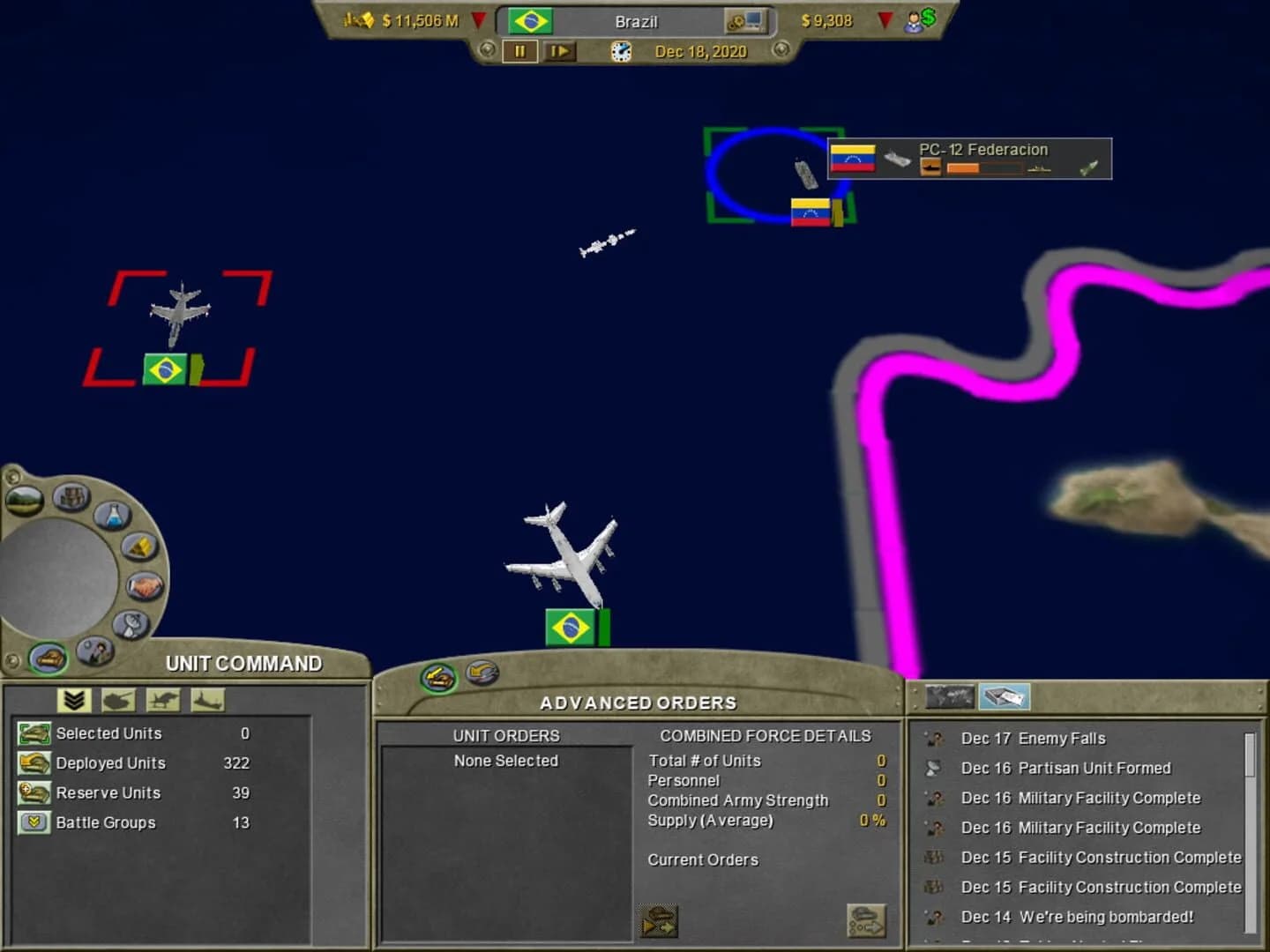Click the clock icon beside the date

[620, 53]
